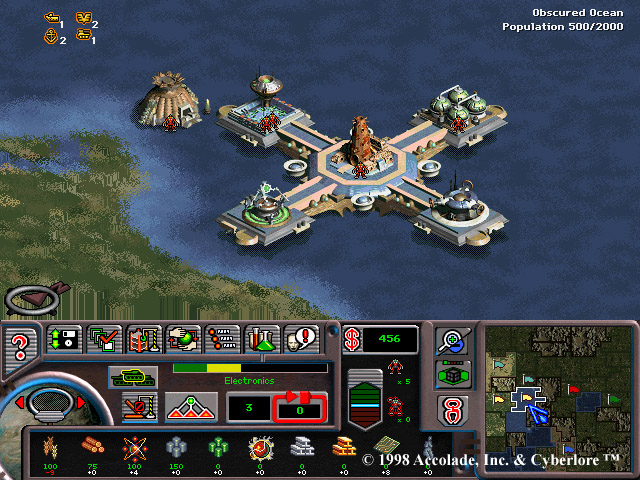The height and width of the screenshot is (480, 640).
Task: Open the research flask panel
Action: 262,340
